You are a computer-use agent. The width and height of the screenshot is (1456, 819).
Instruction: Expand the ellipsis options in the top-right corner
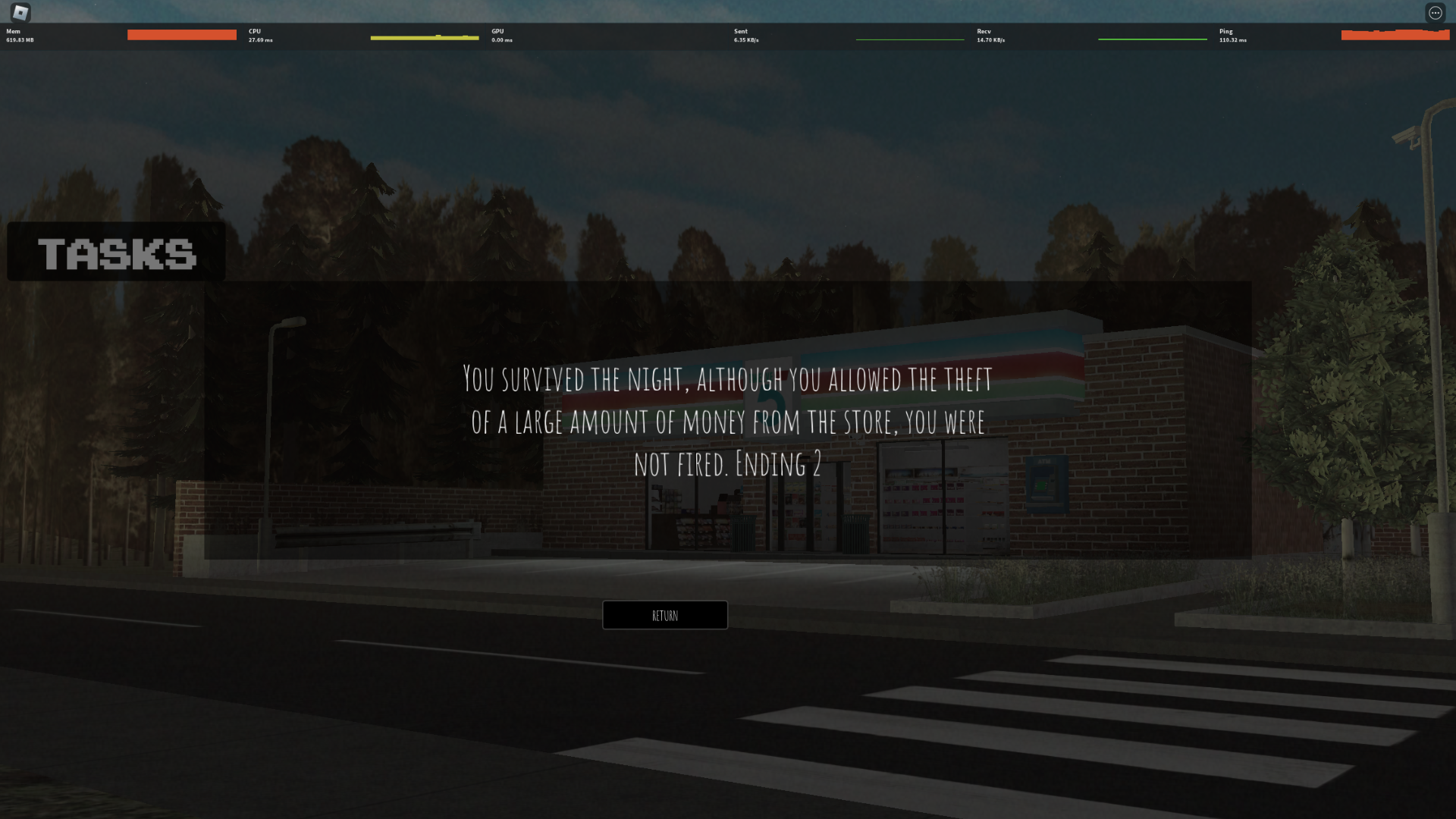tap(1436, 12)
